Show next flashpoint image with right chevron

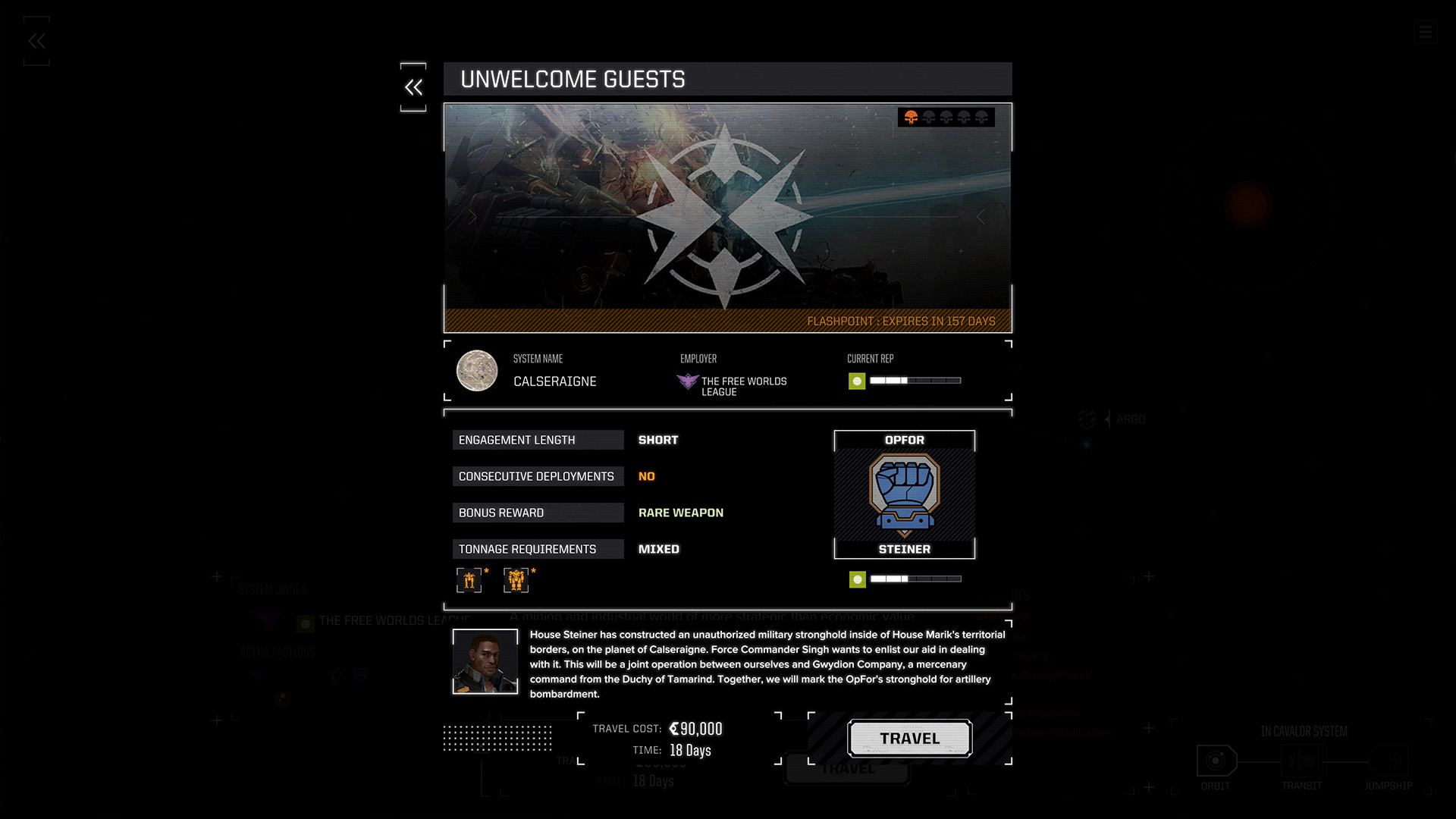click(x=981, y=218)
